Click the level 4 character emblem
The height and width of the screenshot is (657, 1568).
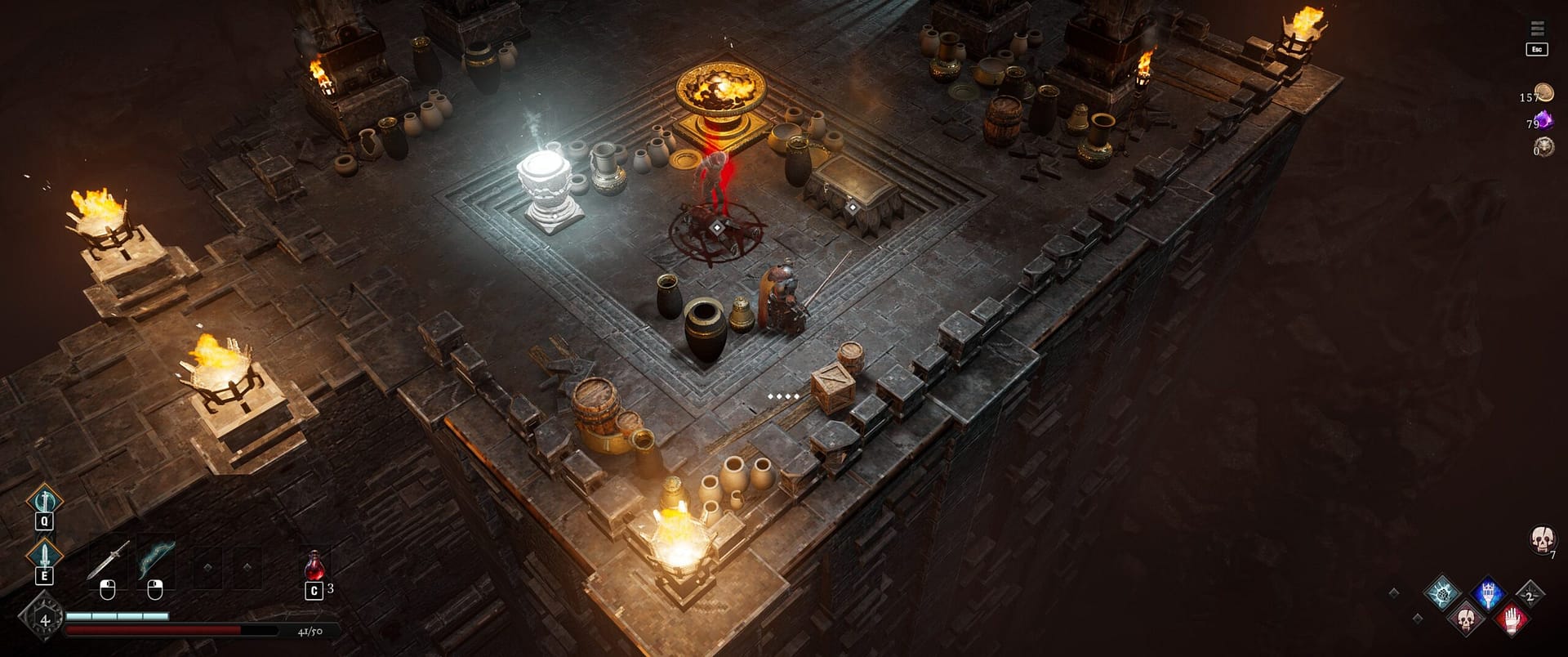click(x=44, y=620)
